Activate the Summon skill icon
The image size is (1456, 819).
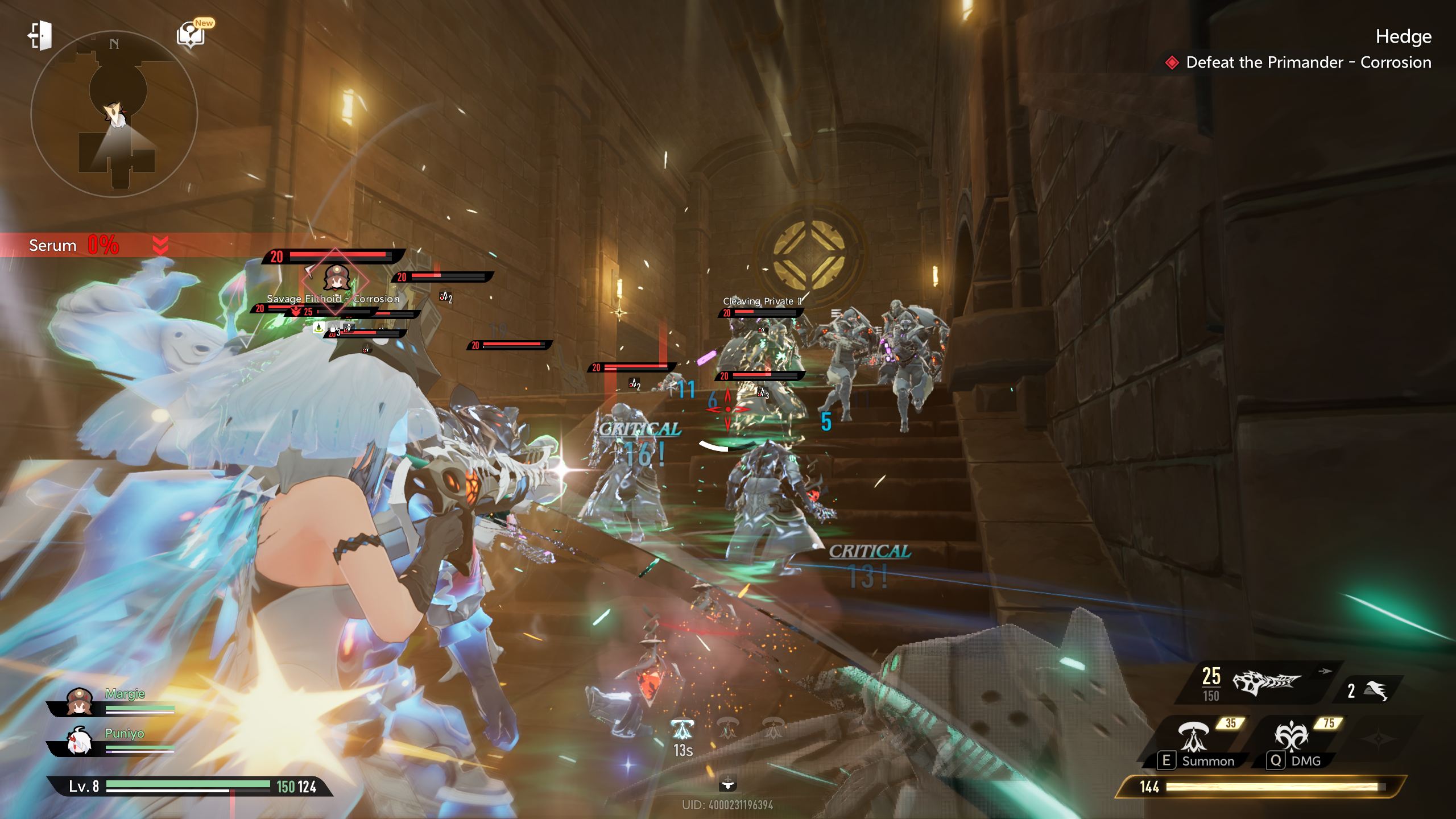1193,736
